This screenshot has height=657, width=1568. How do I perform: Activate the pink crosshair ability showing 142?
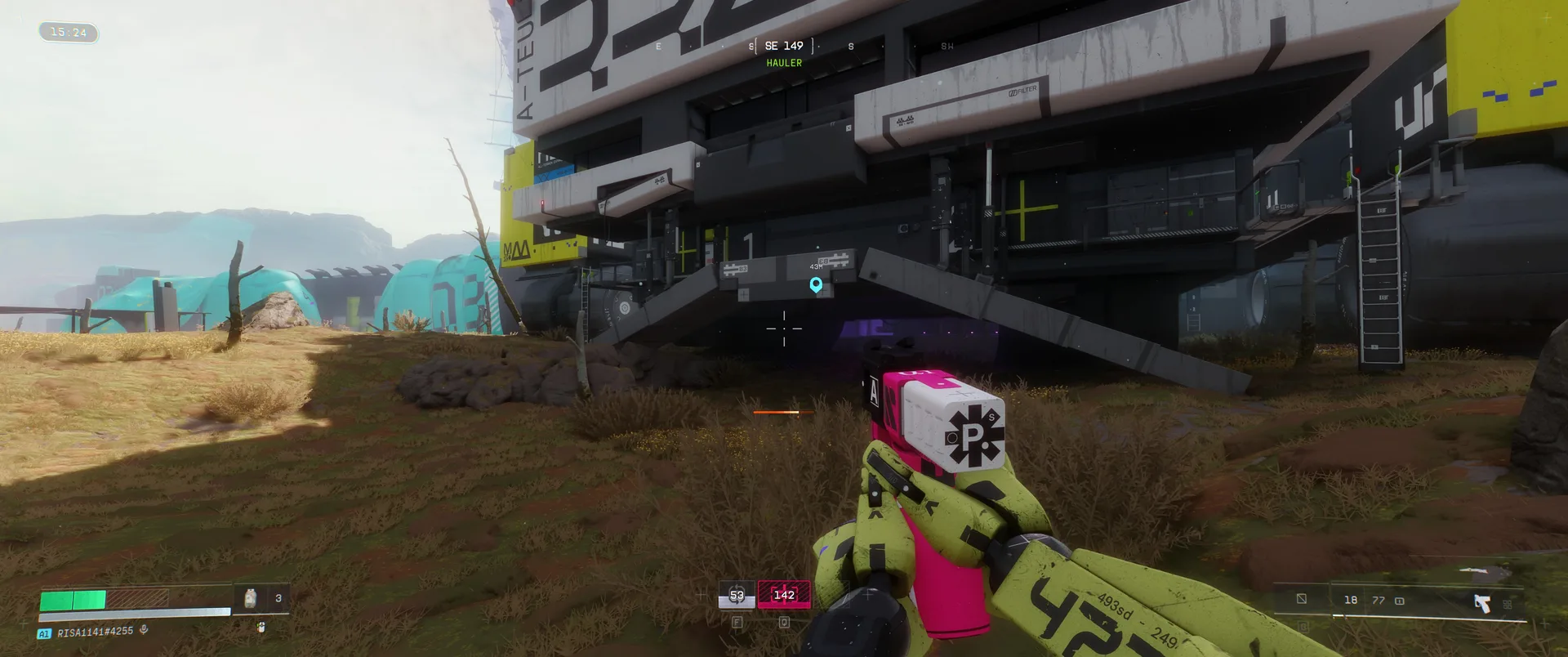784,595
